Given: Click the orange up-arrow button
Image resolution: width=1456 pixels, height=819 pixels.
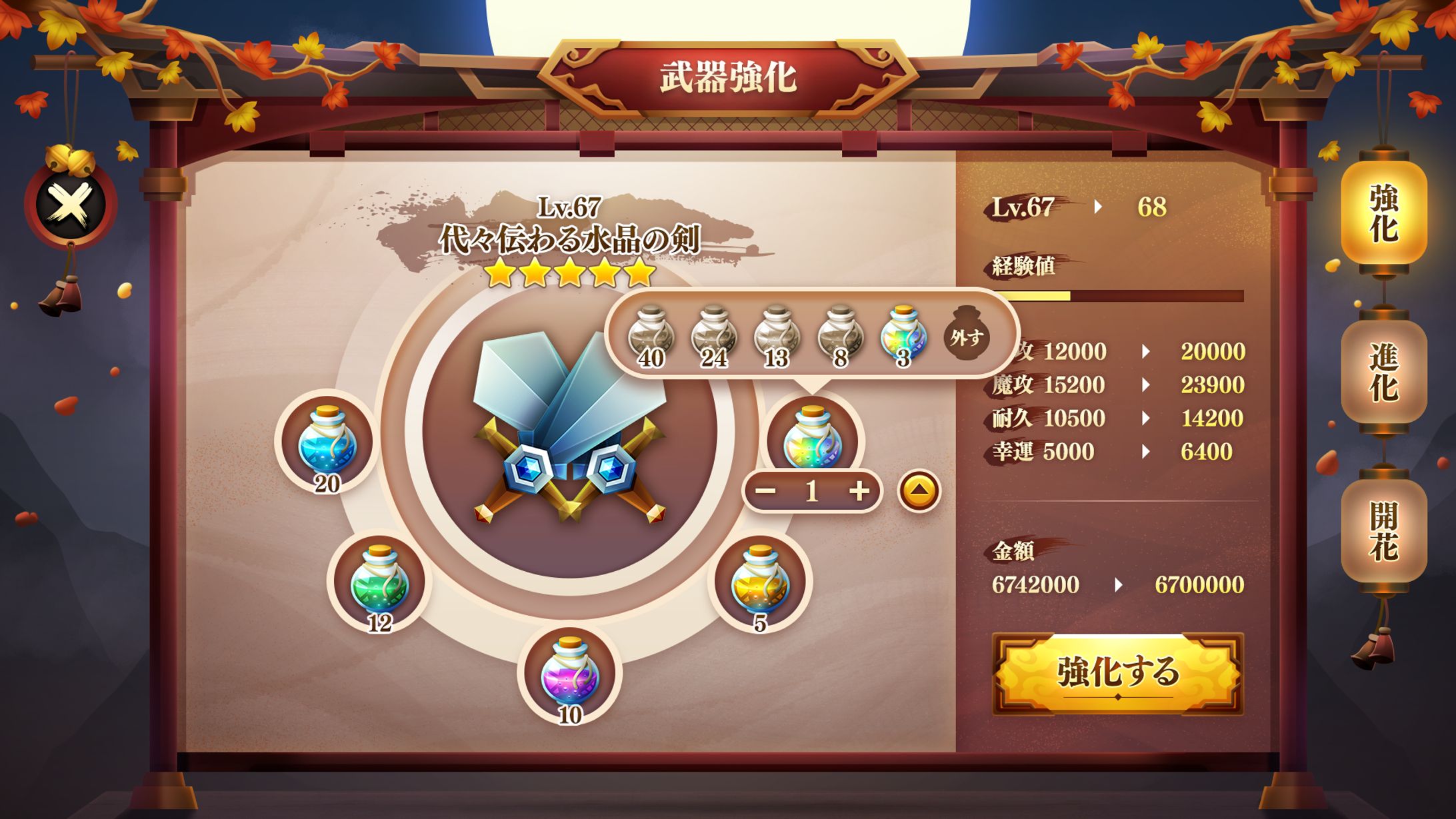Looking at the screenshot, I should tap(919, 491).
